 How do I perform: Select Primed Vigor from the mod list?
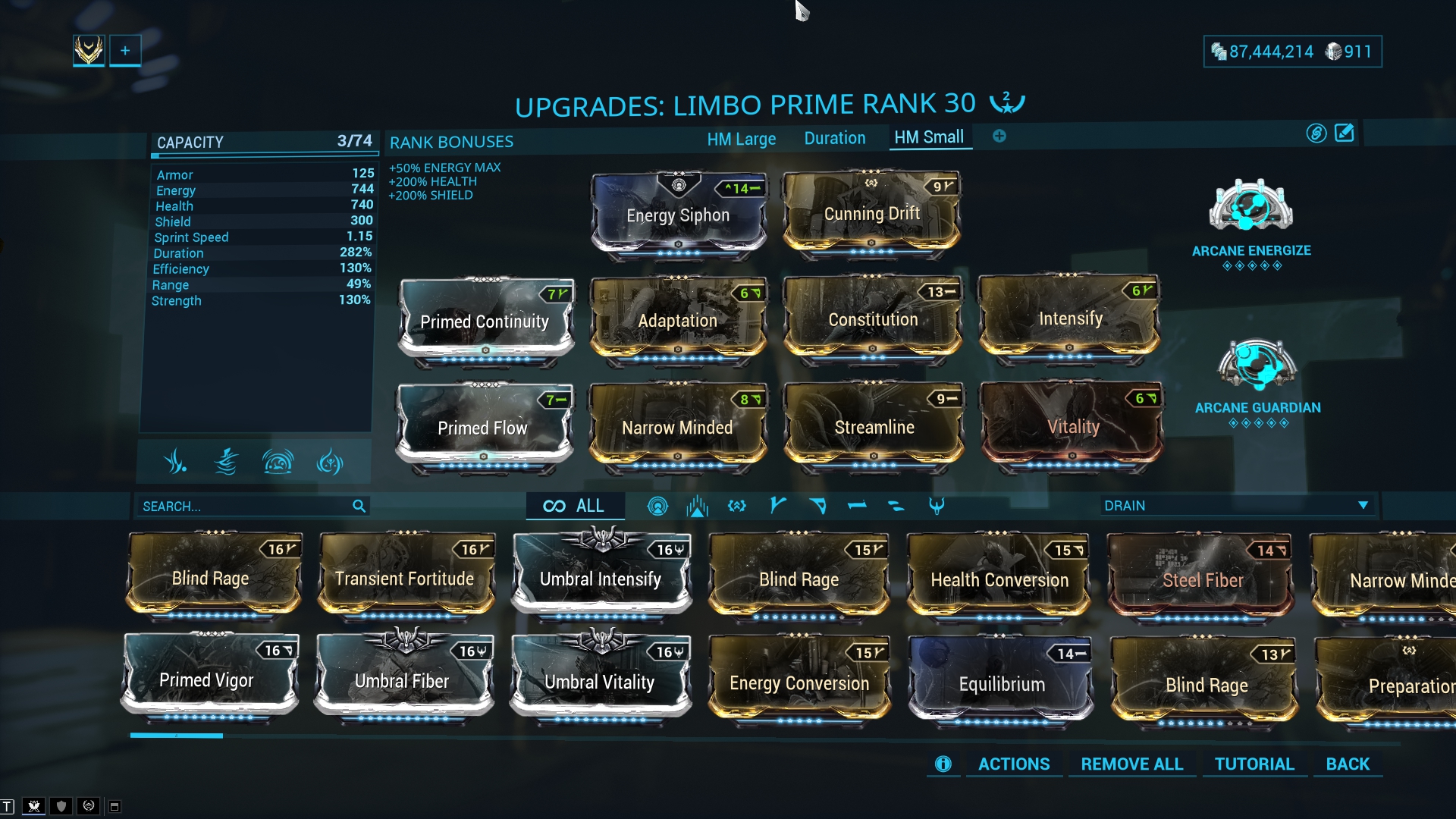[206, 680]
